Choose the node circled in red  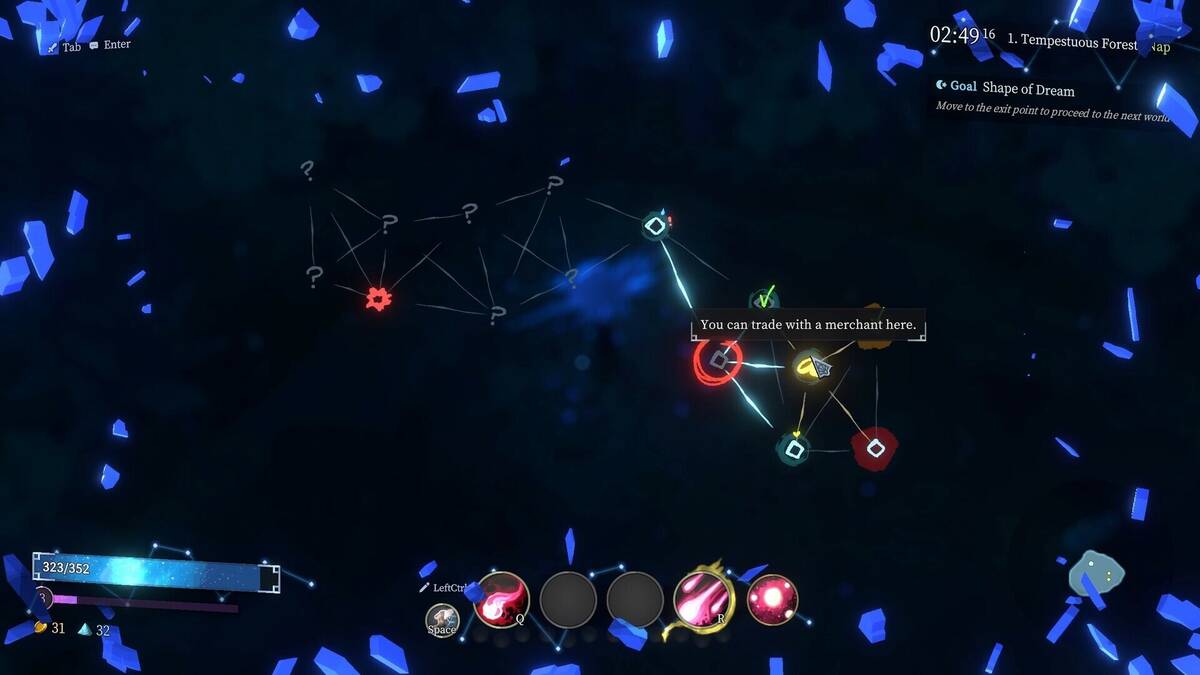point(717,360)
